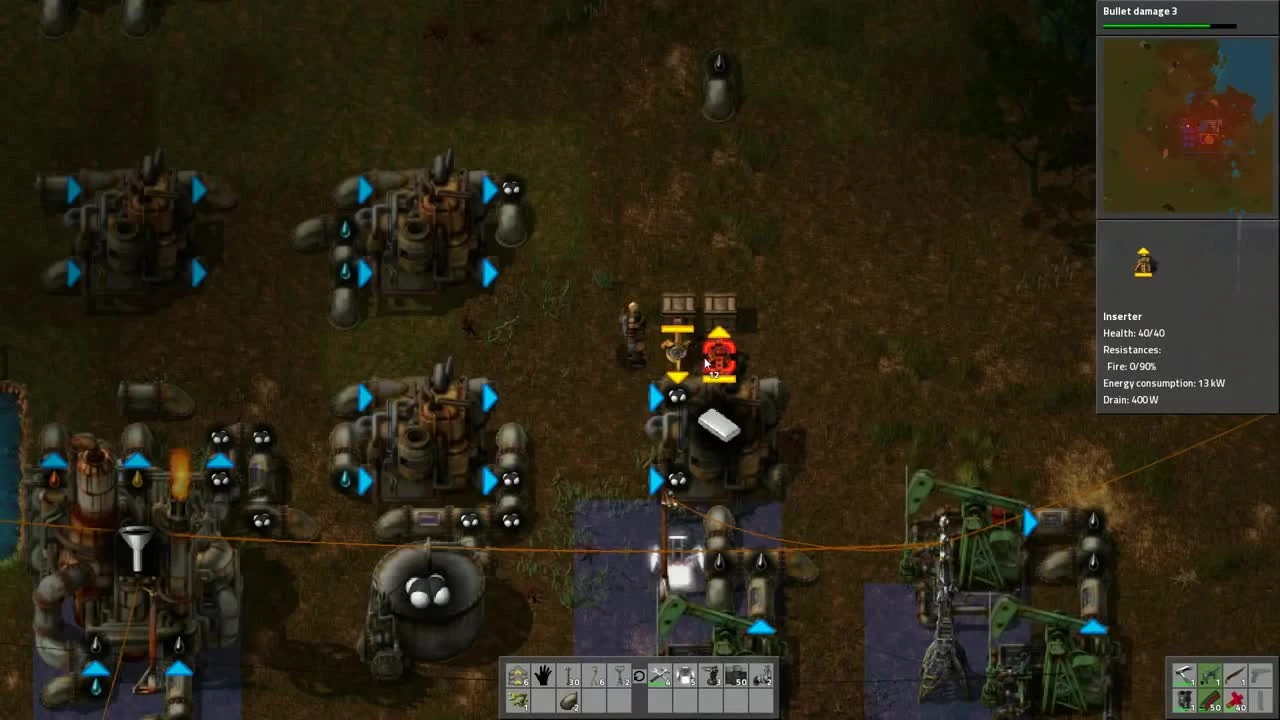Select the steel axe with green highlight
Image resolution: width=1280 pixels, height=720 pixels.
point(1209,673)
